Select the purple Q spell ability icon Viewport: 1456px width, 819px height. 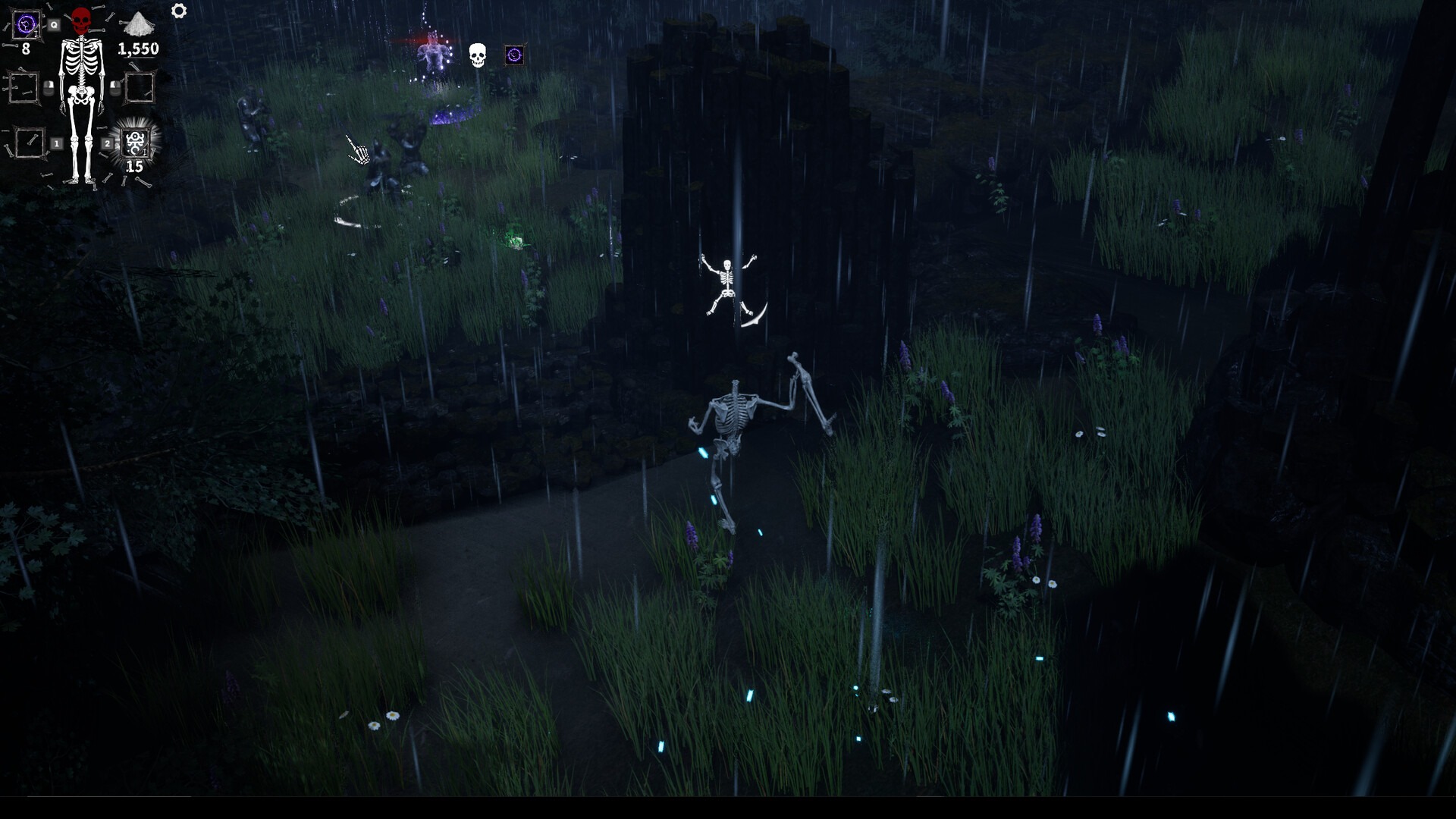27,24
